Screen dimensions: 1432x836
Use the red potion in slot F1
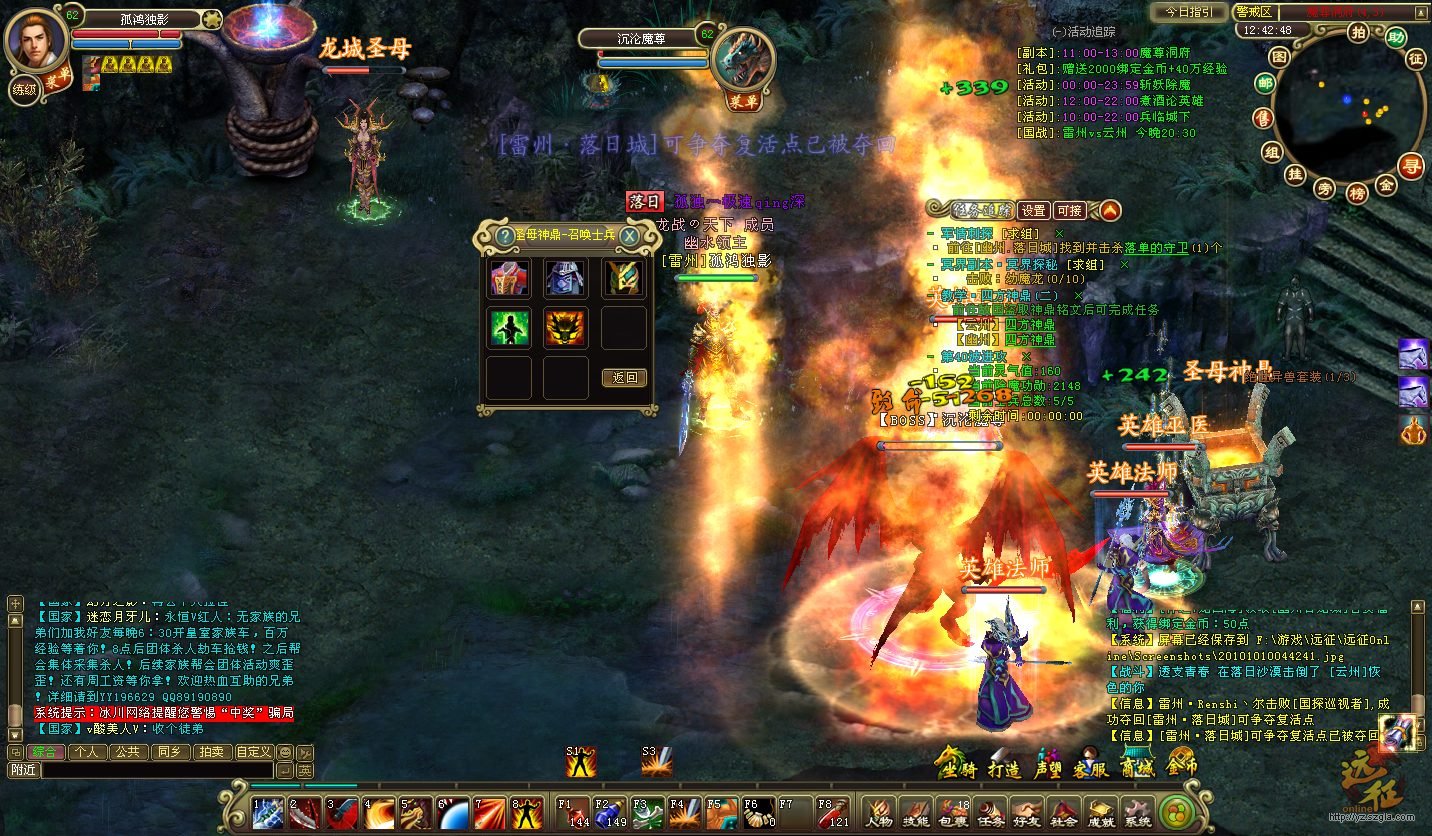(572, 813)
